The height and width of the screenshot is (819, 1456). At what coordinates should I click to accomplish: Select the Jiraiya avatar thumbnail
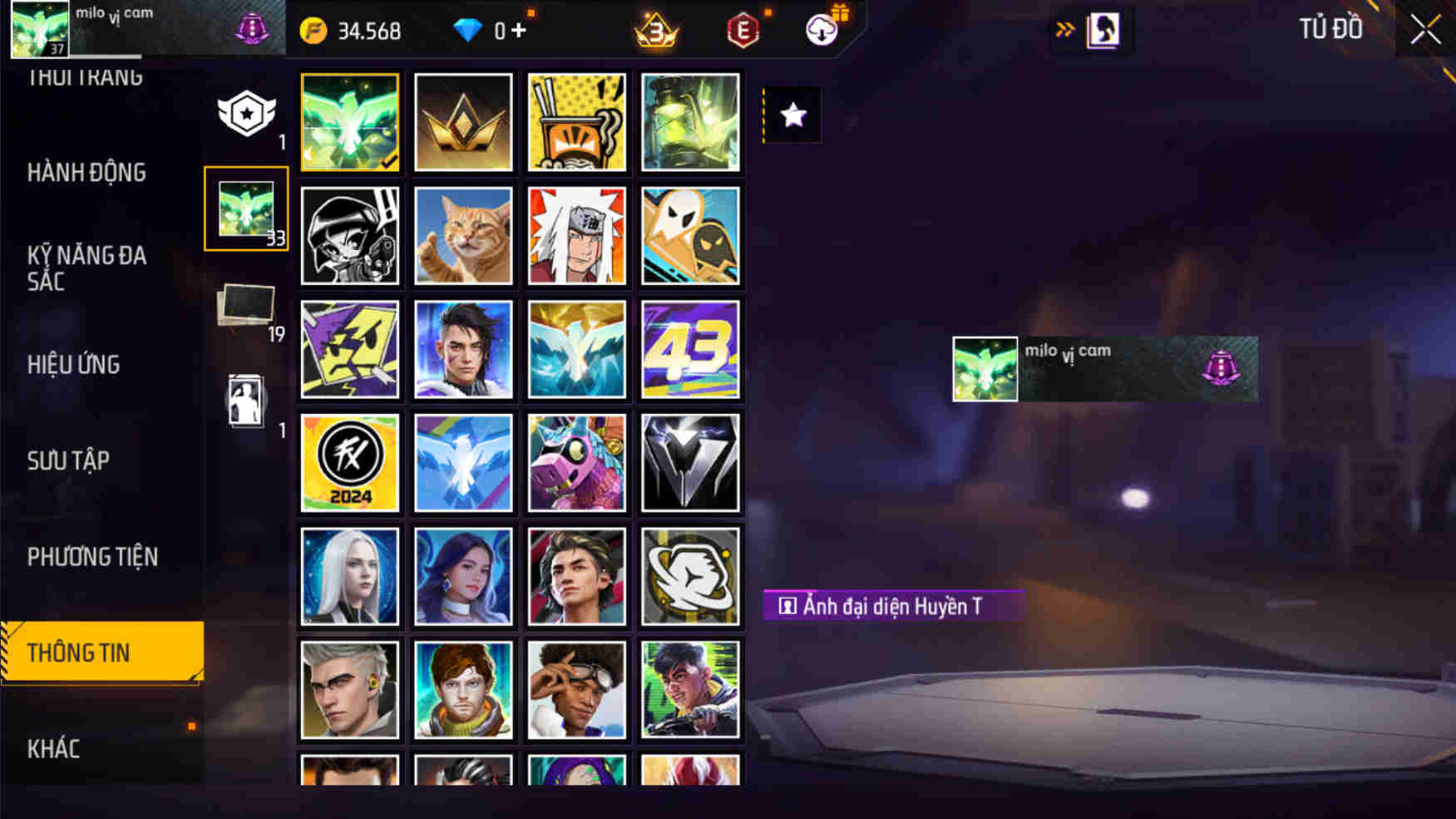click(577, 237)
